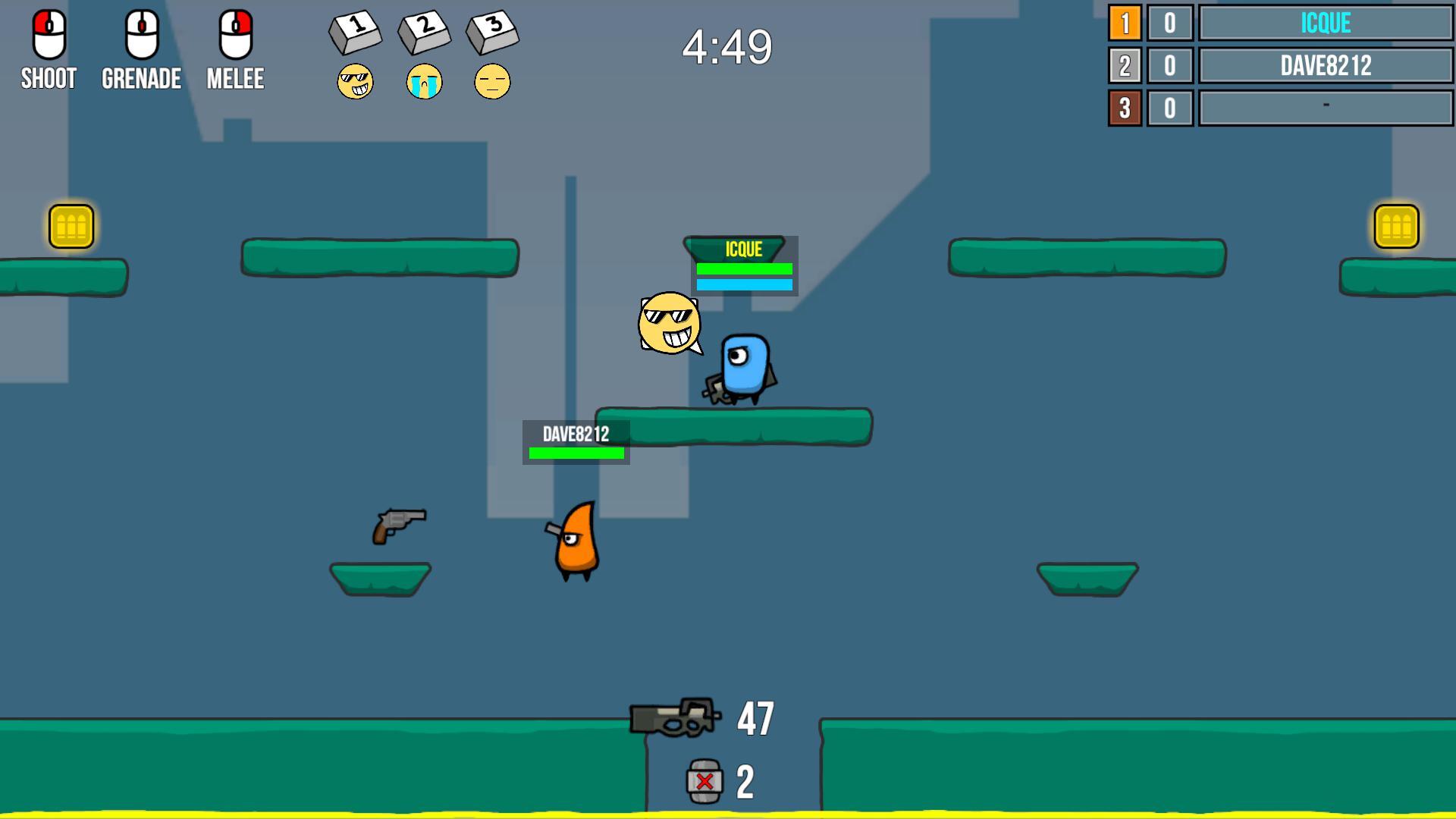Select DAVE8212 on the leaderboard

1325,65
